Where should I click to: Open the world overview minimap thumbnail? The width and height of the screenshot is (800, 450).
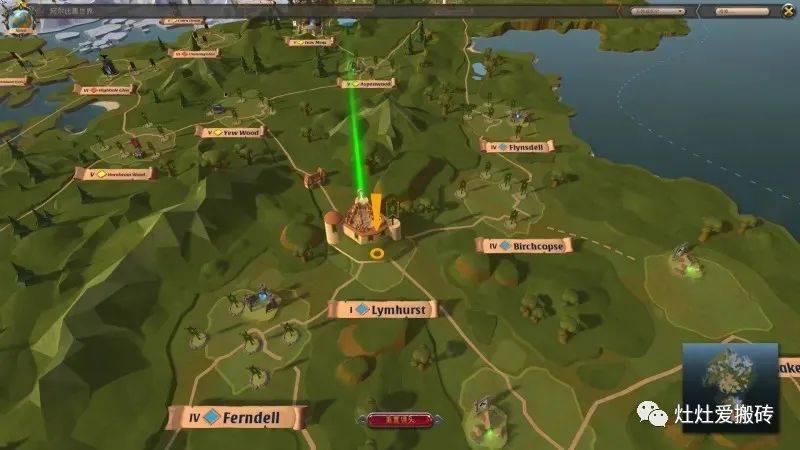[729, 374]
